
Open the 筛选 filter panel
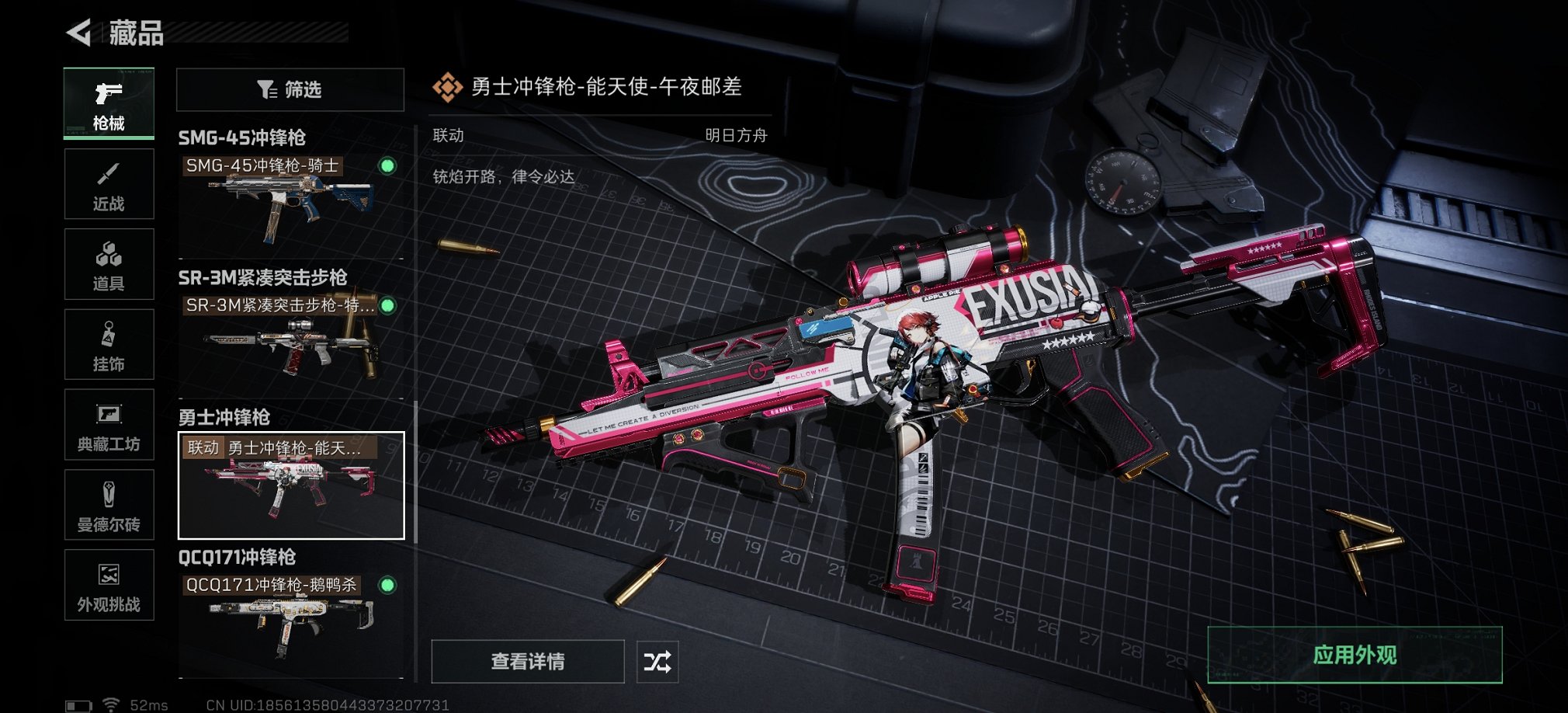290,90
